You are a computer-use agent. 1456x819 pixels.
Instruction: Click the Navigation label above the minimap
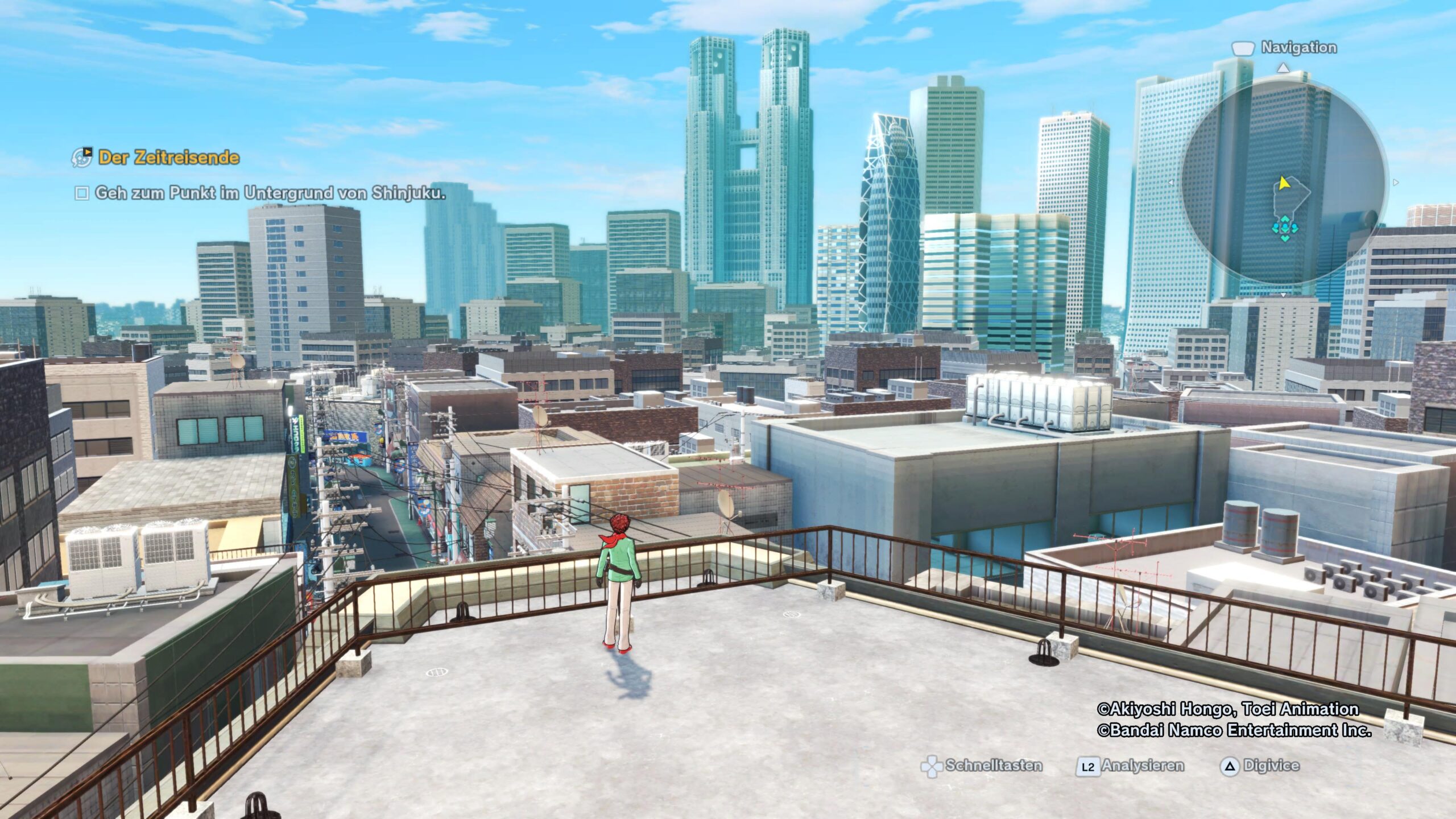(x=1298, y=48)
